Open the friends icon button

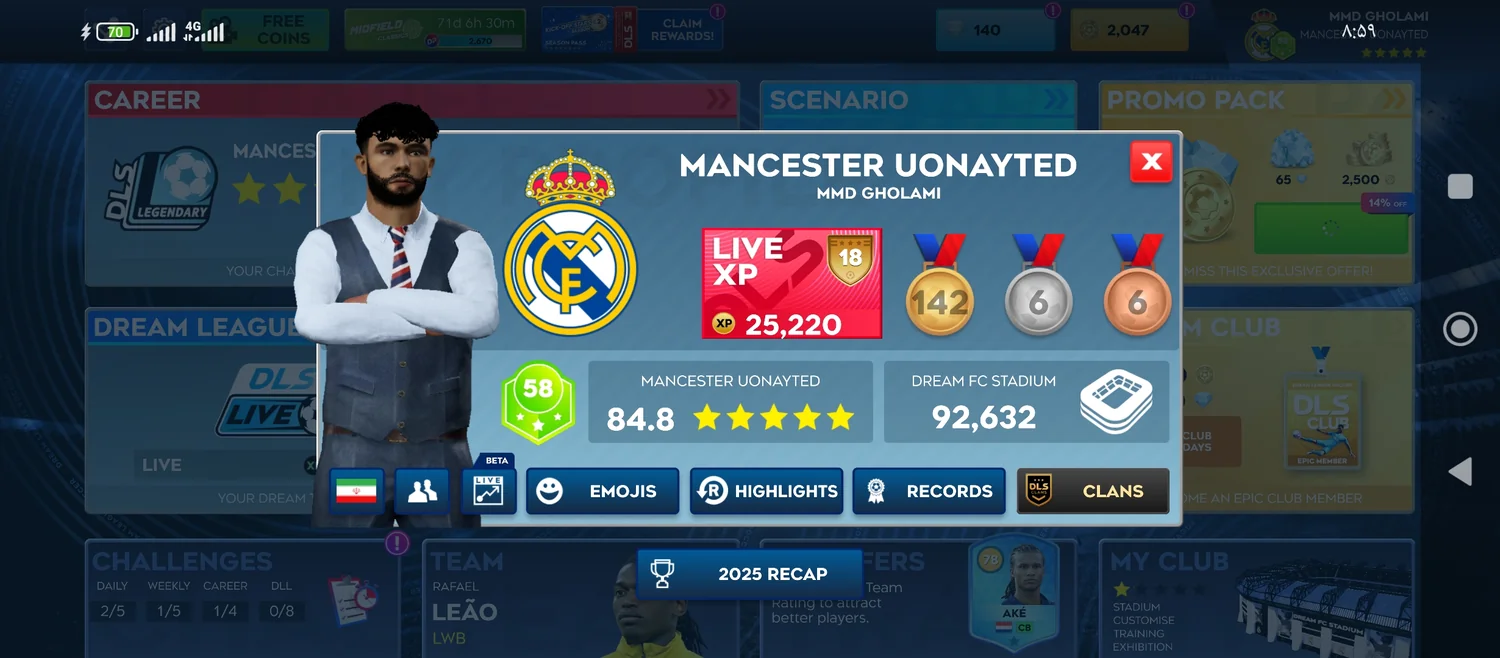(422, 491)
